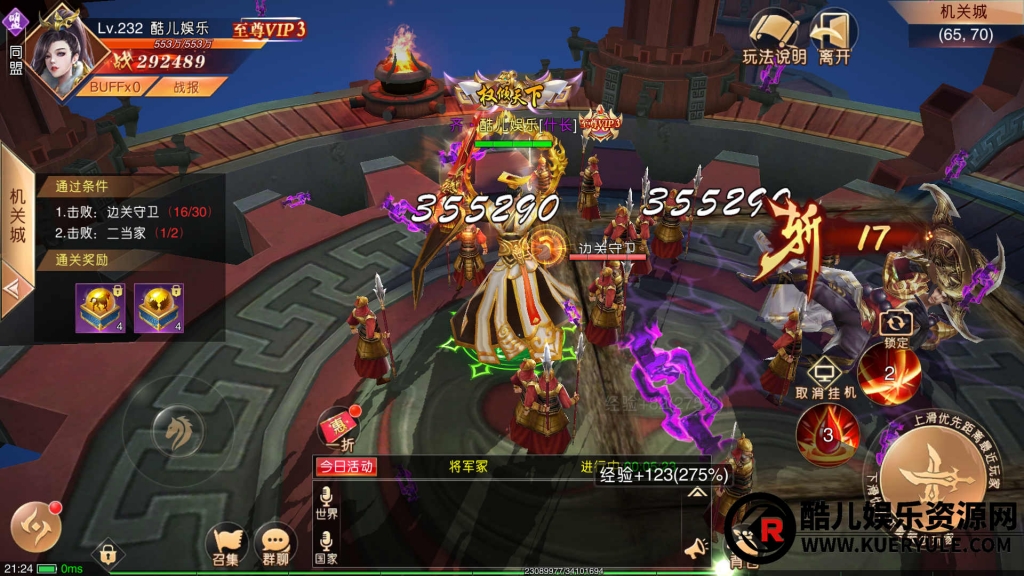Toggle the padlock screen lock icon

pos(108,554)
